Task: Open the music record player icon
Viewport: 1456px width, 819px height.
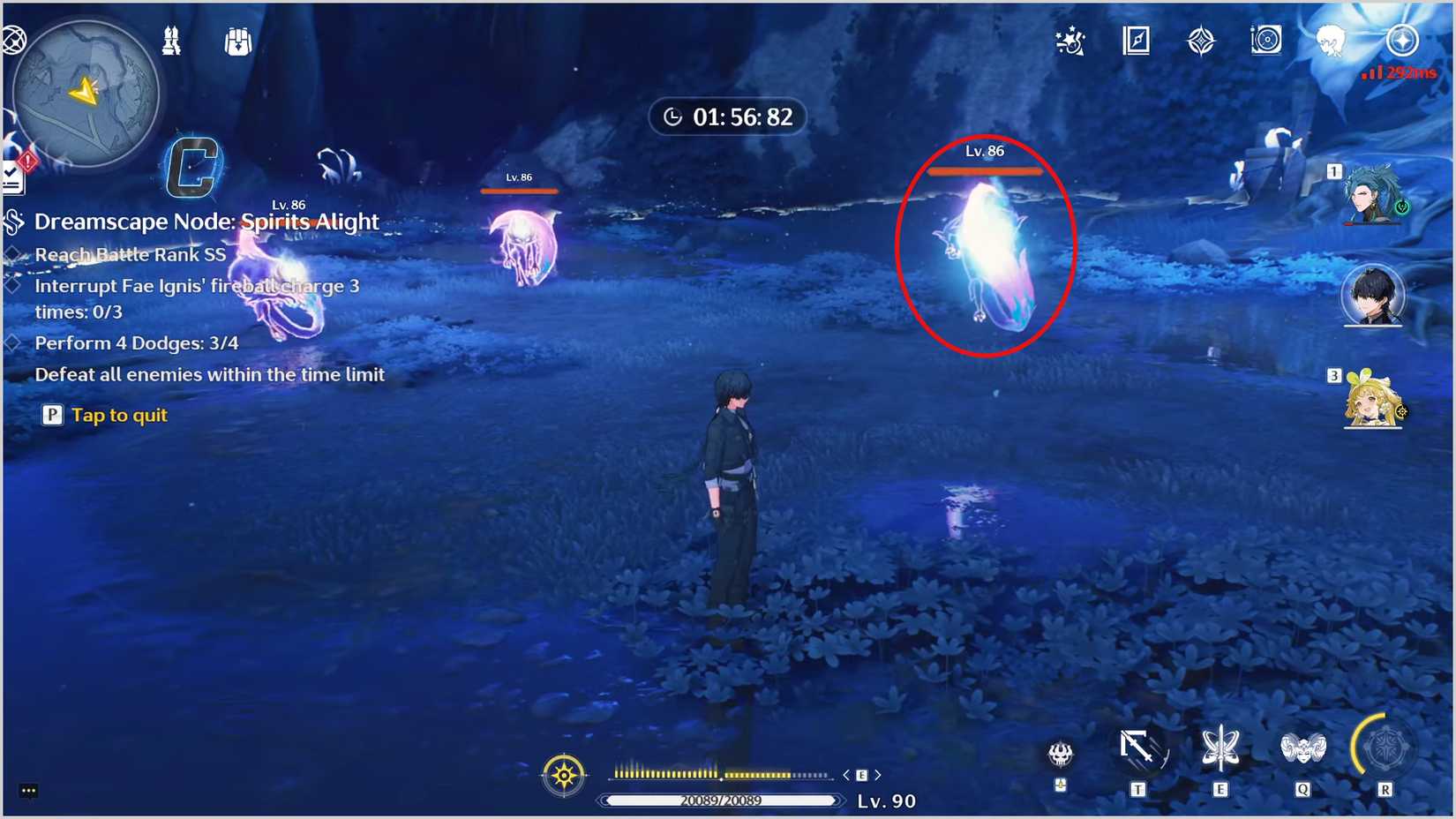Action: click(x=1266, y=40)
